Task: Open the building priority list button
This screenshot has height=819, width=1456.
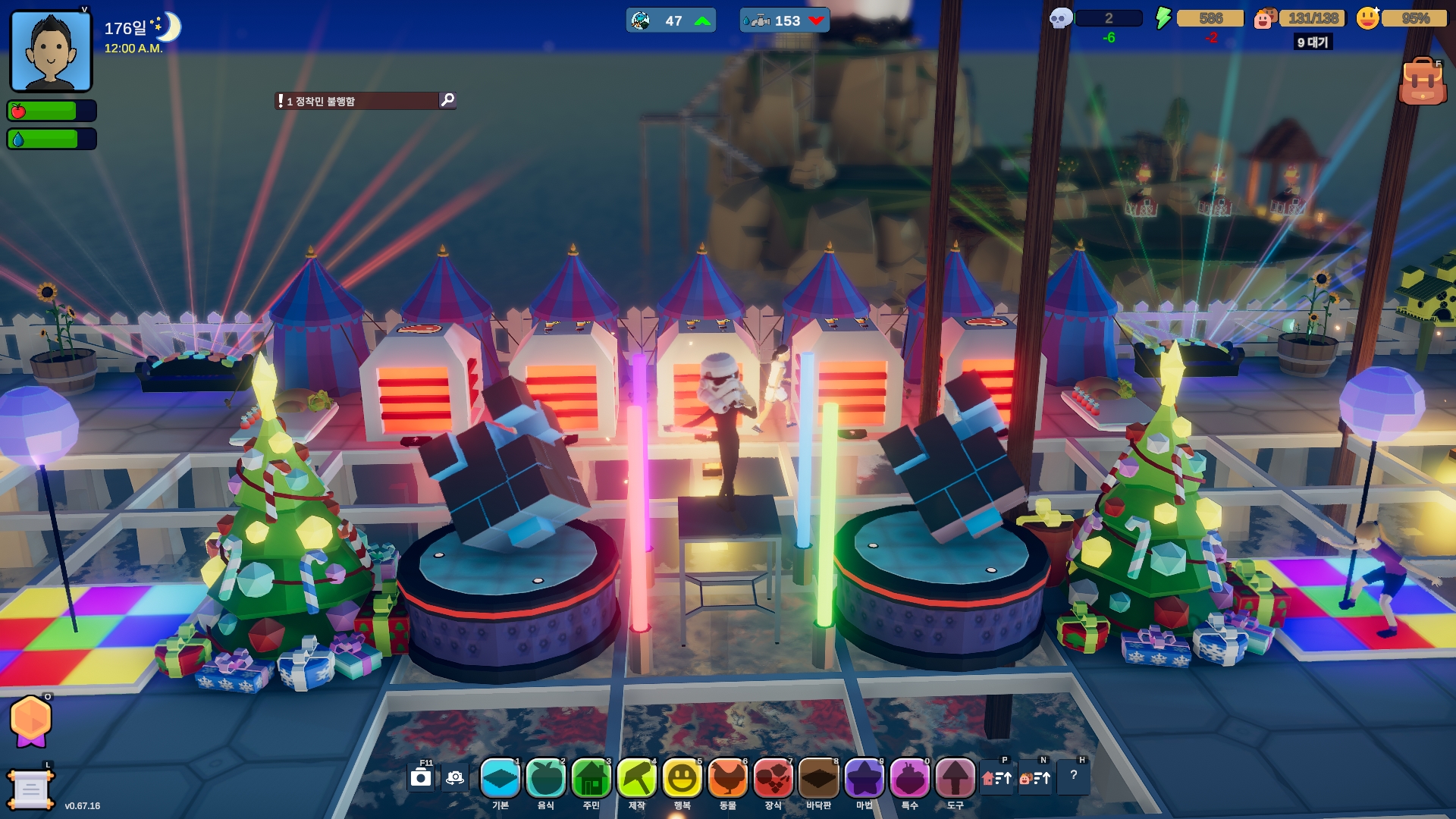Action: 996,778
